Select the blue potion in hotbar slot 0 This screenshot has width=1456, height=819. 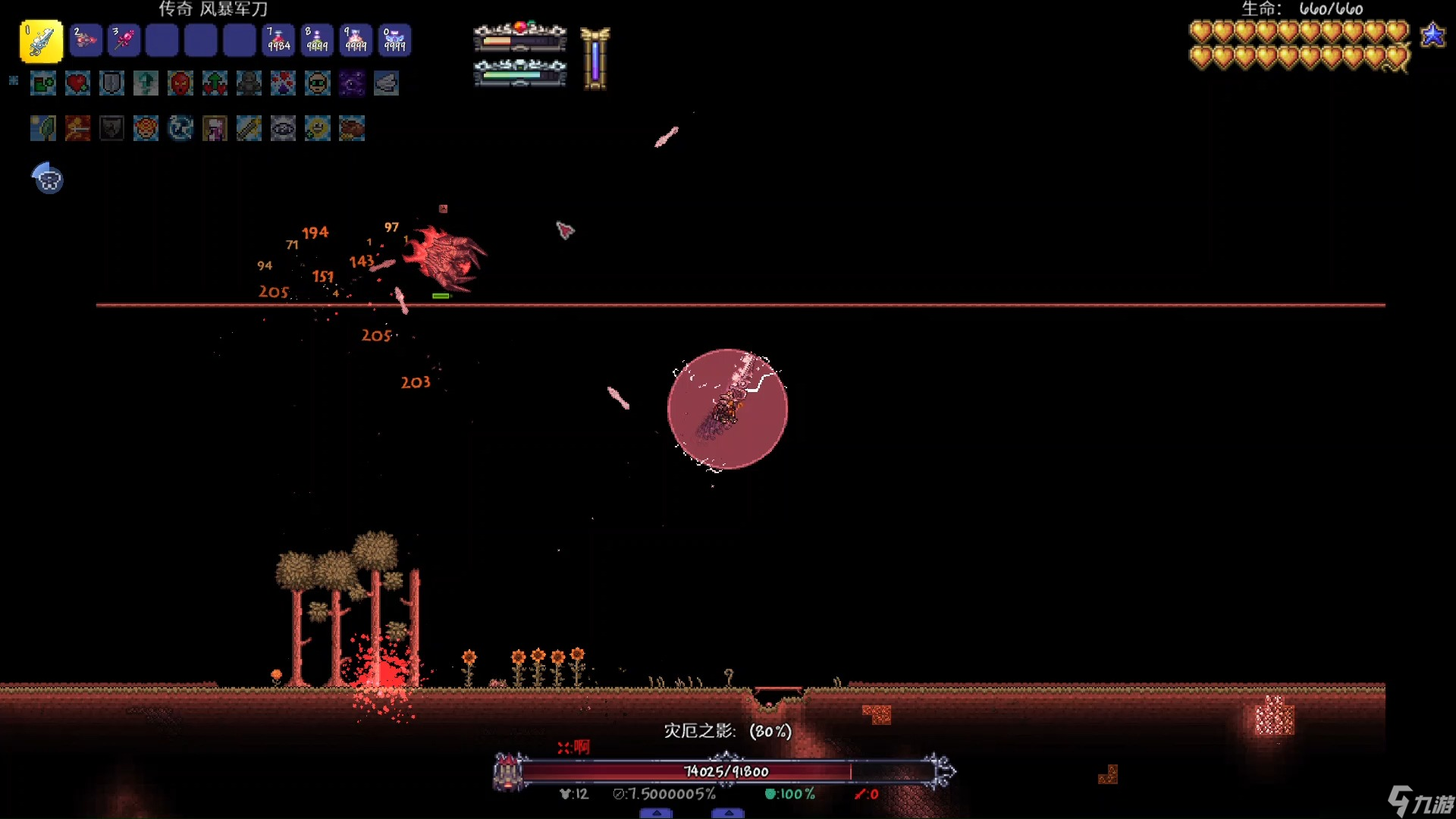point(394,41)
